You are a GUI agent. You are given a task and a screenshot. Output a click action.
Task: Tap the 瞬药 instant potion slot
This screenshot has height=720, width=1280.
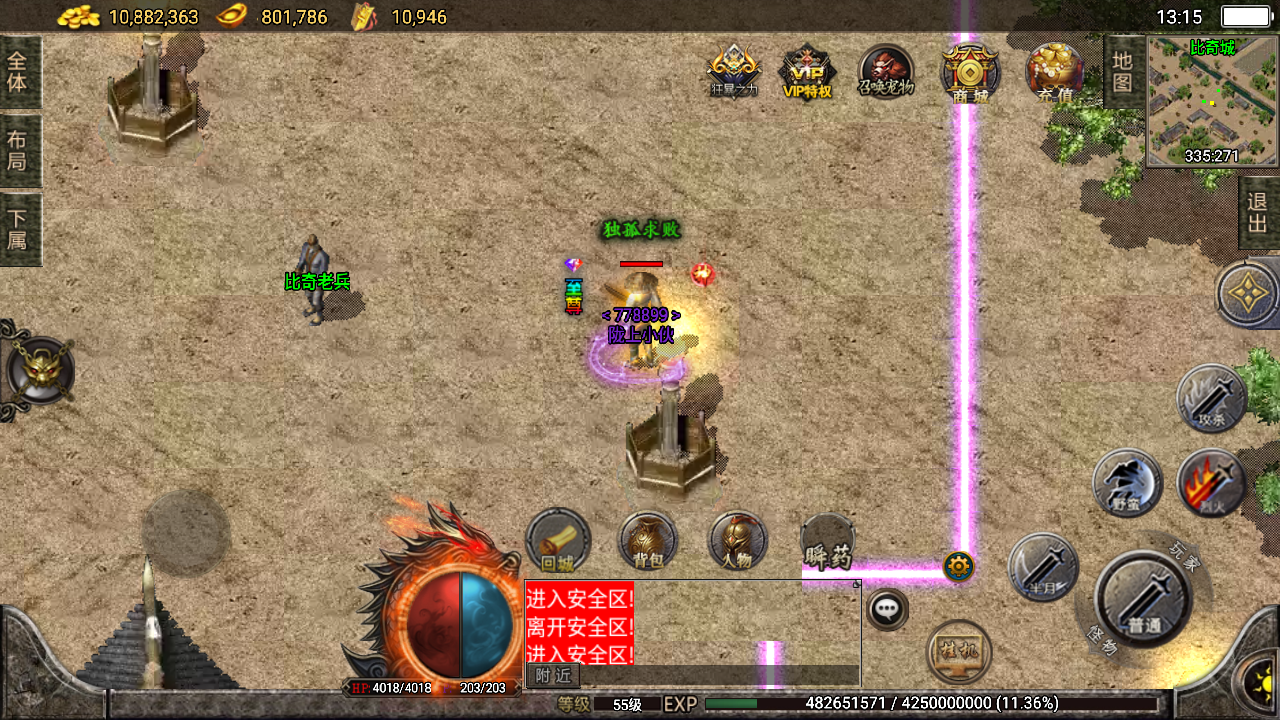tap(828, 542)
